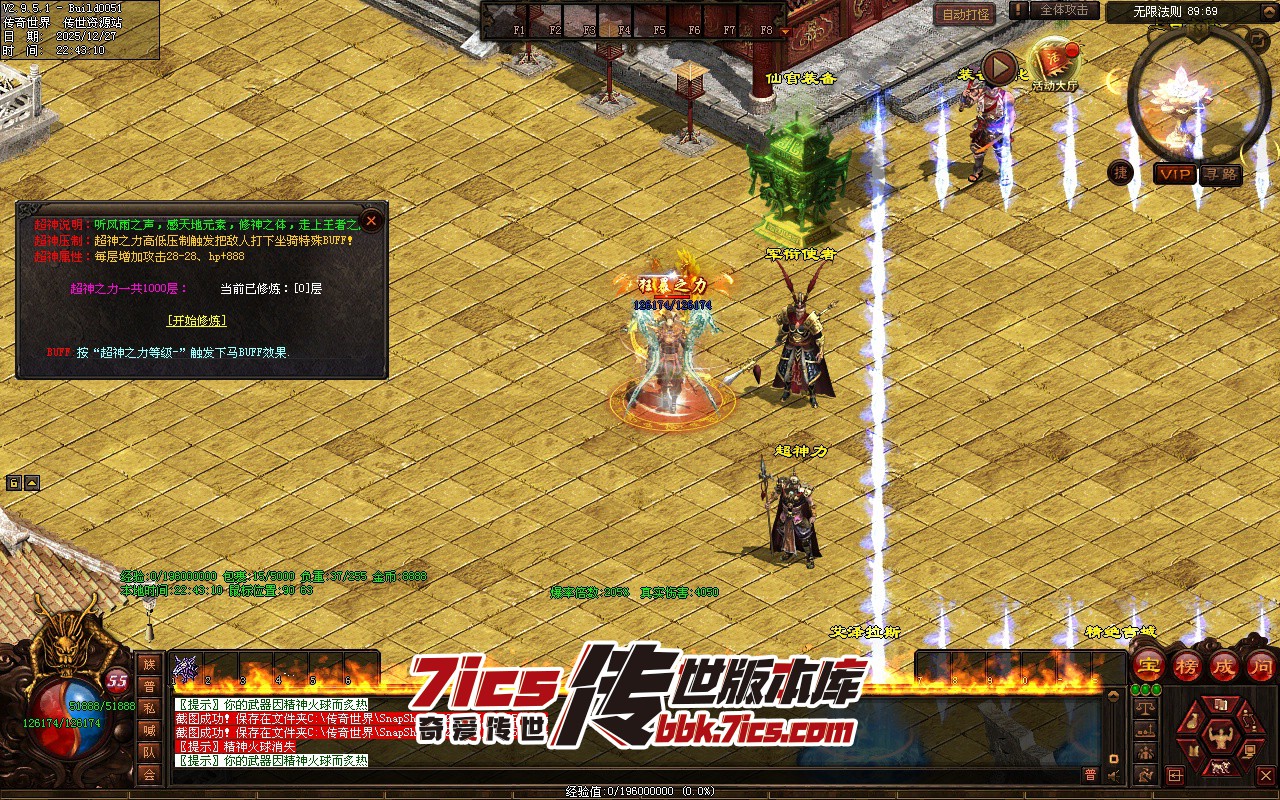
Task: Click the 开始修炼 link in the dialog
Action: click(196, 321)
